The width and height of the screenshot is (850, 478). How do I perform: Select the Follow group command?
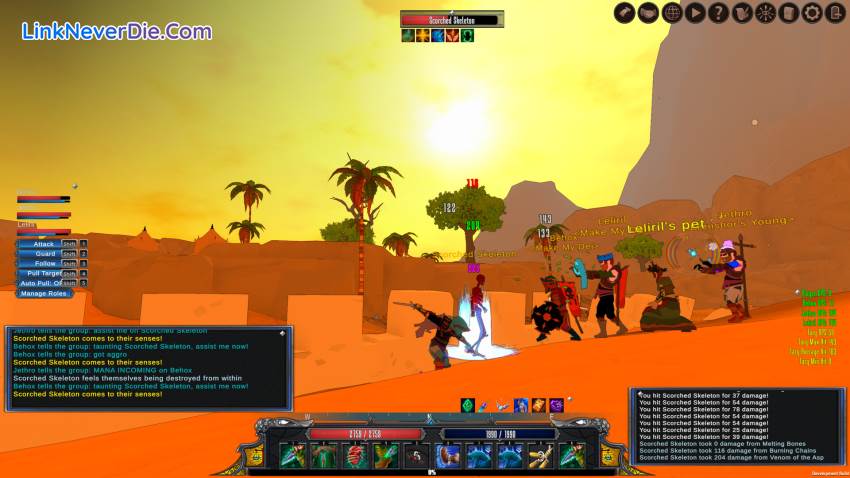[x=44, y=264]
